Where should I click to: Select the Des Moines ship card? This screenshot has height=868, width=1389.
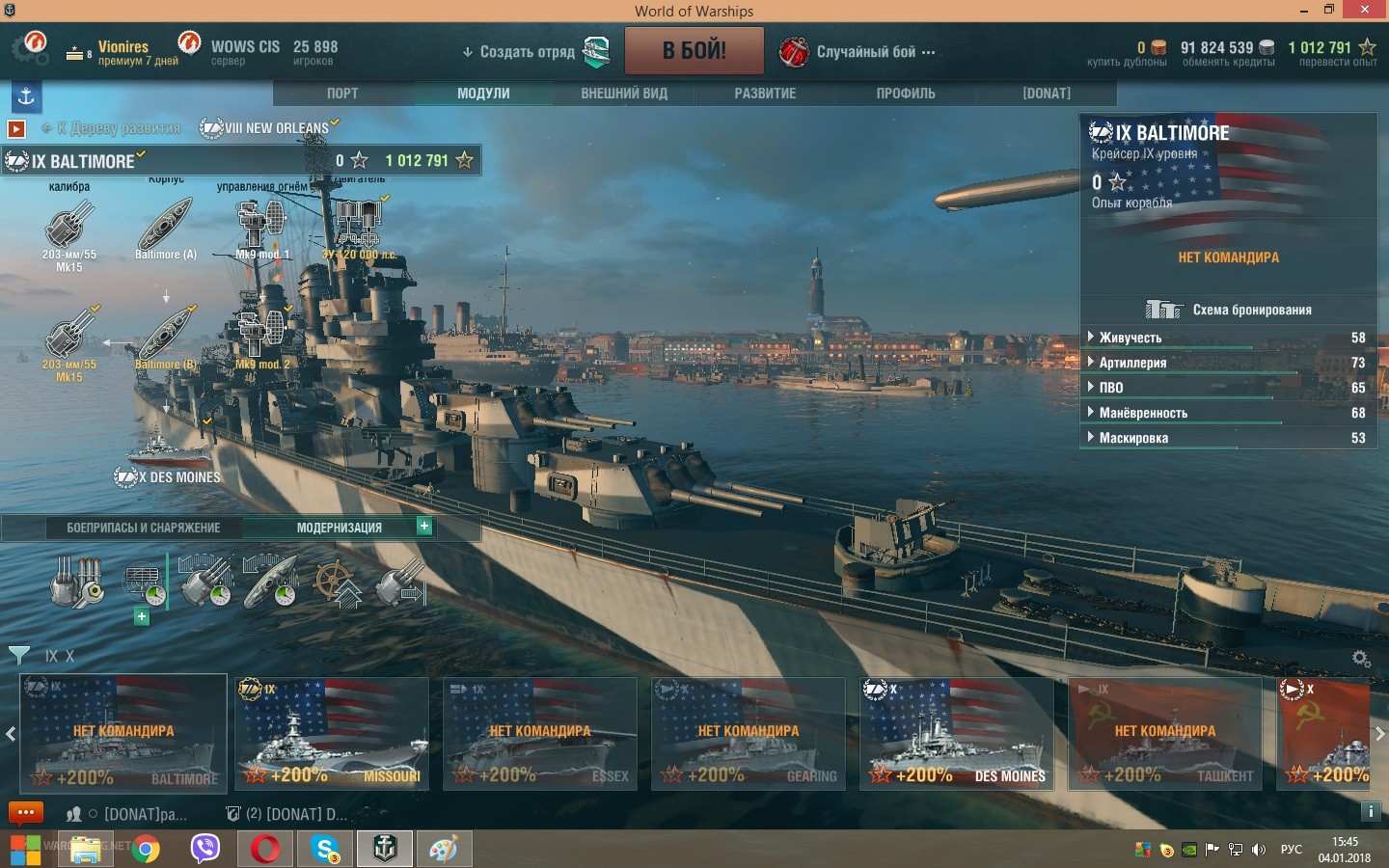[x=957, y=734]
